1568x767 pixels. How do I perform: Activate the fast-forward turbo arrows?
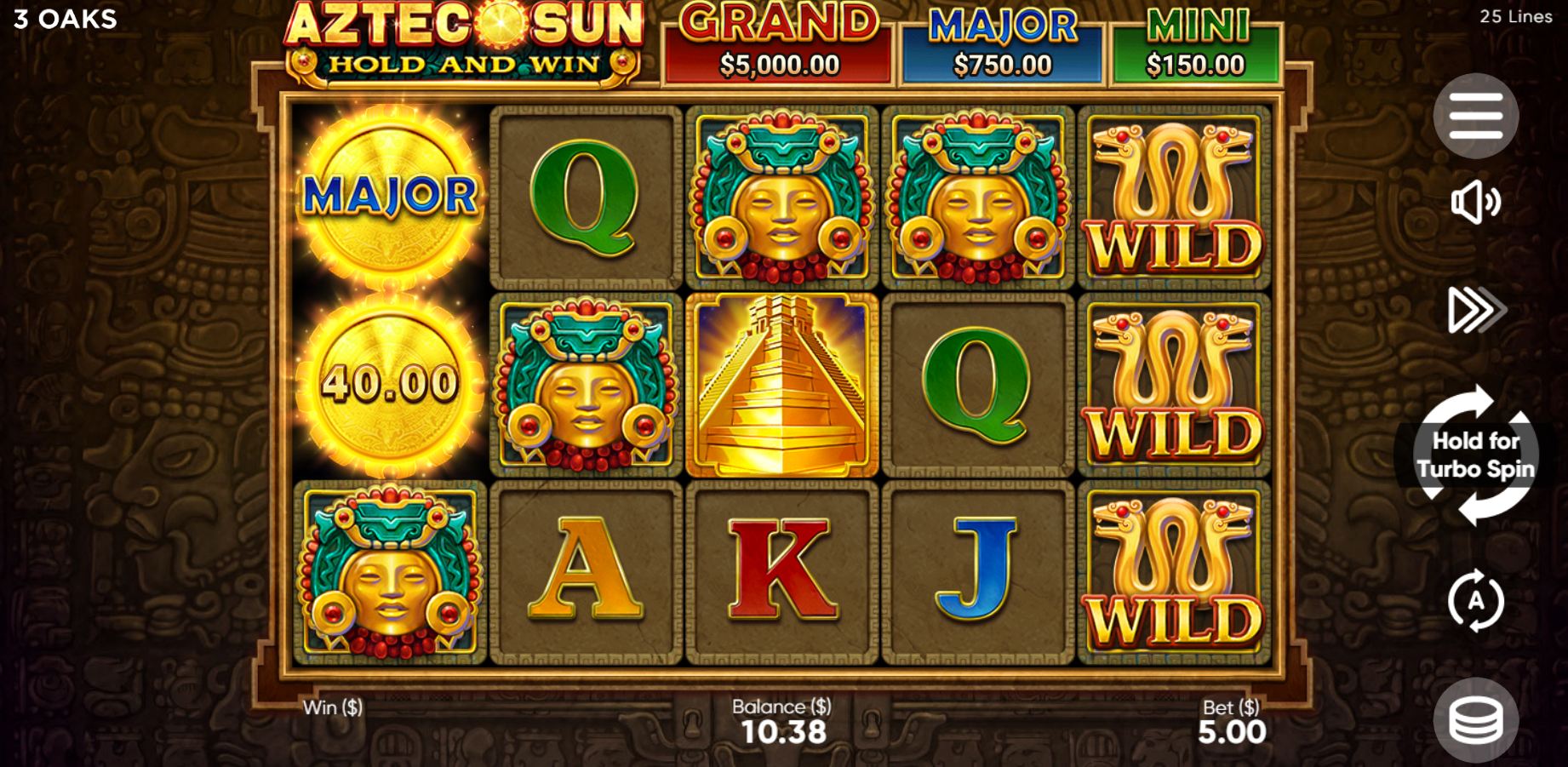[x=1475, y=310]
